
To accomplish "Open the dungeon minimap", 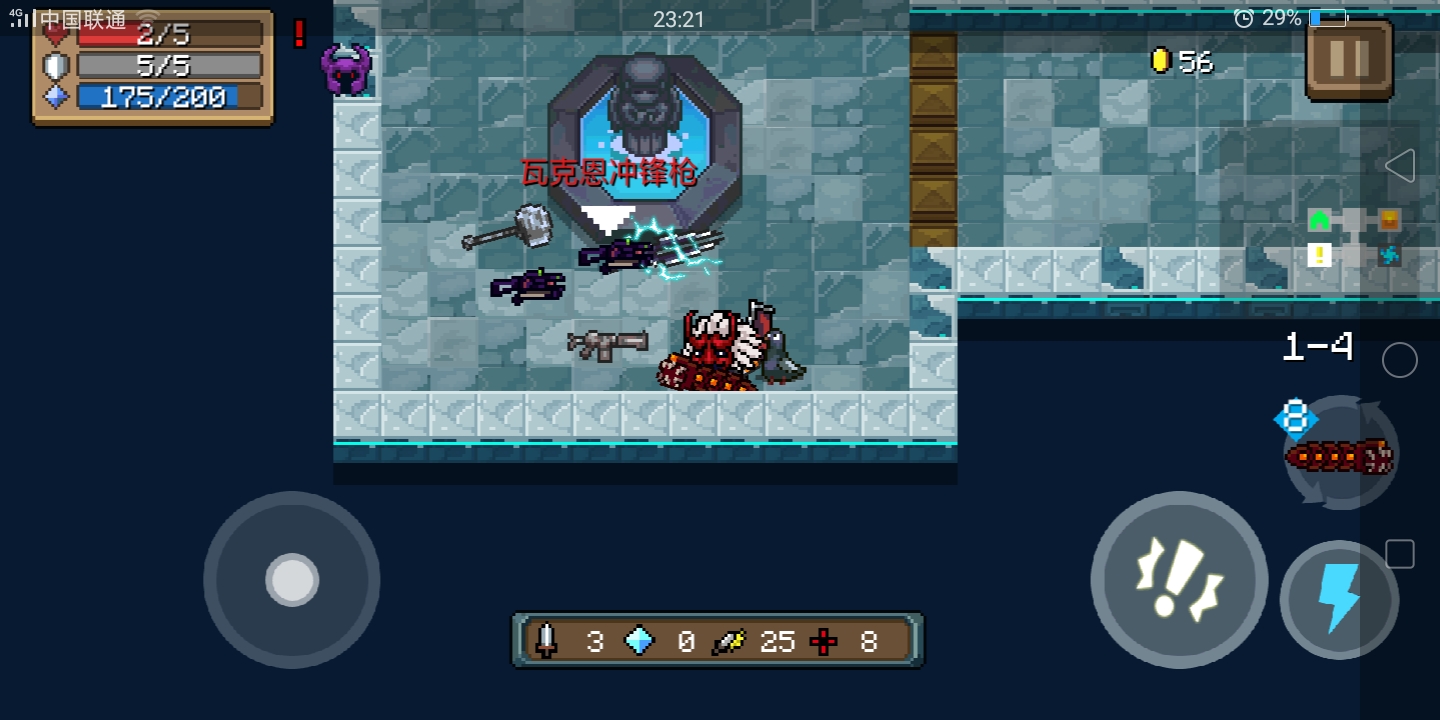I will [1354, 237].
